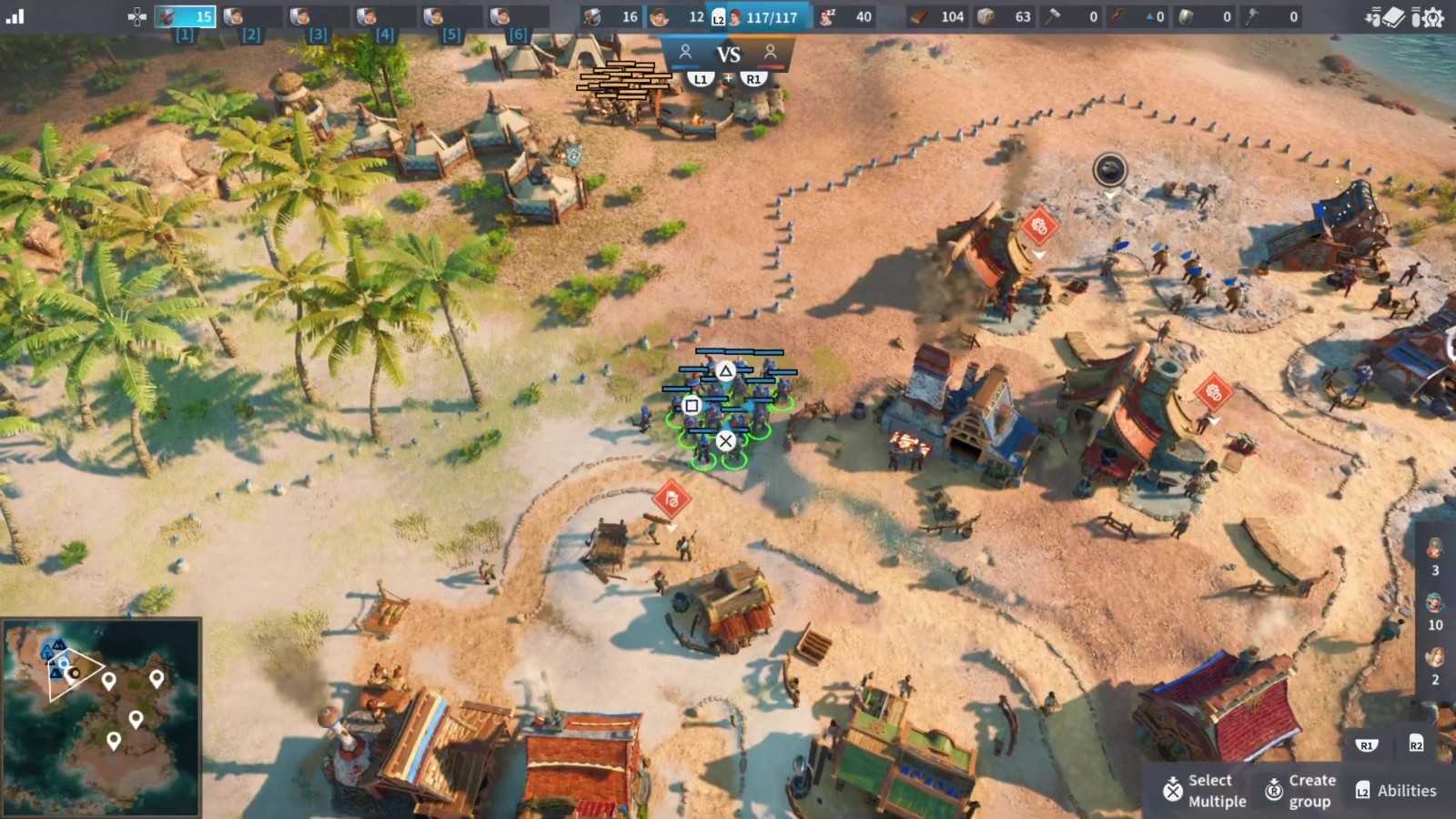Select control group slot 6

point(518,16)
